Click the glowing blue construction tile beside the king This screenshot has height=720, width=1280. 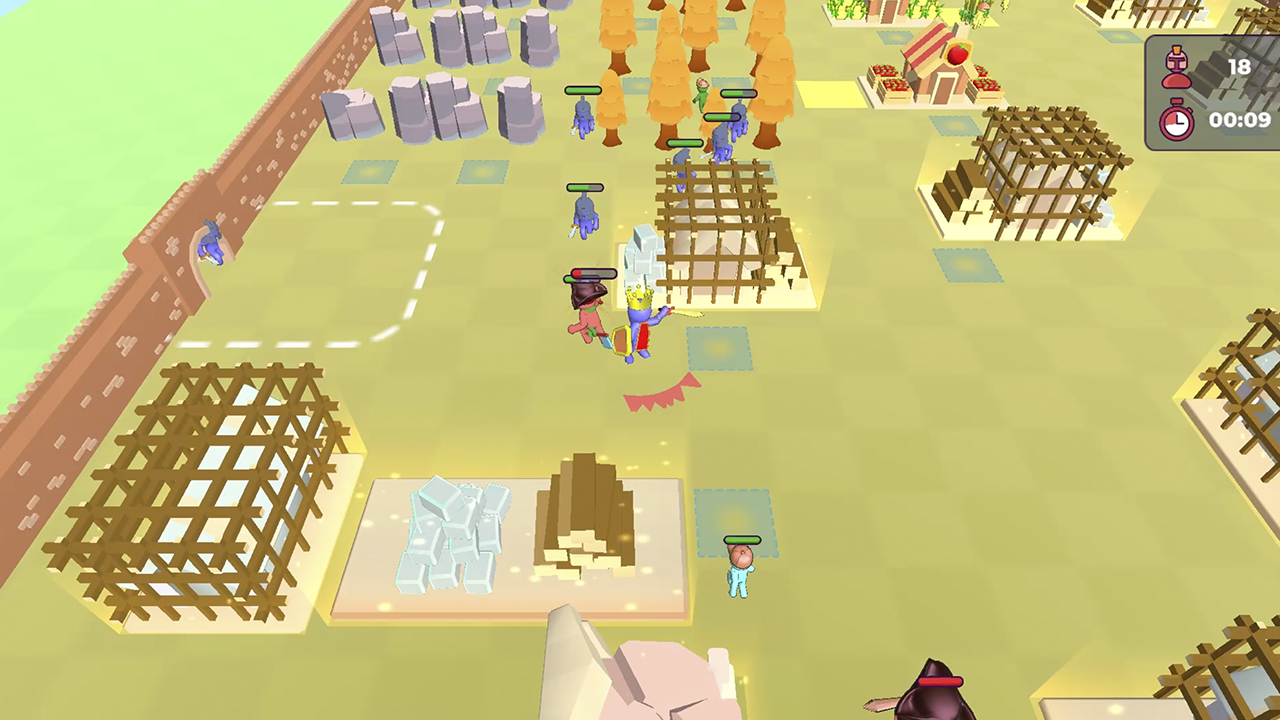(720, 350)
